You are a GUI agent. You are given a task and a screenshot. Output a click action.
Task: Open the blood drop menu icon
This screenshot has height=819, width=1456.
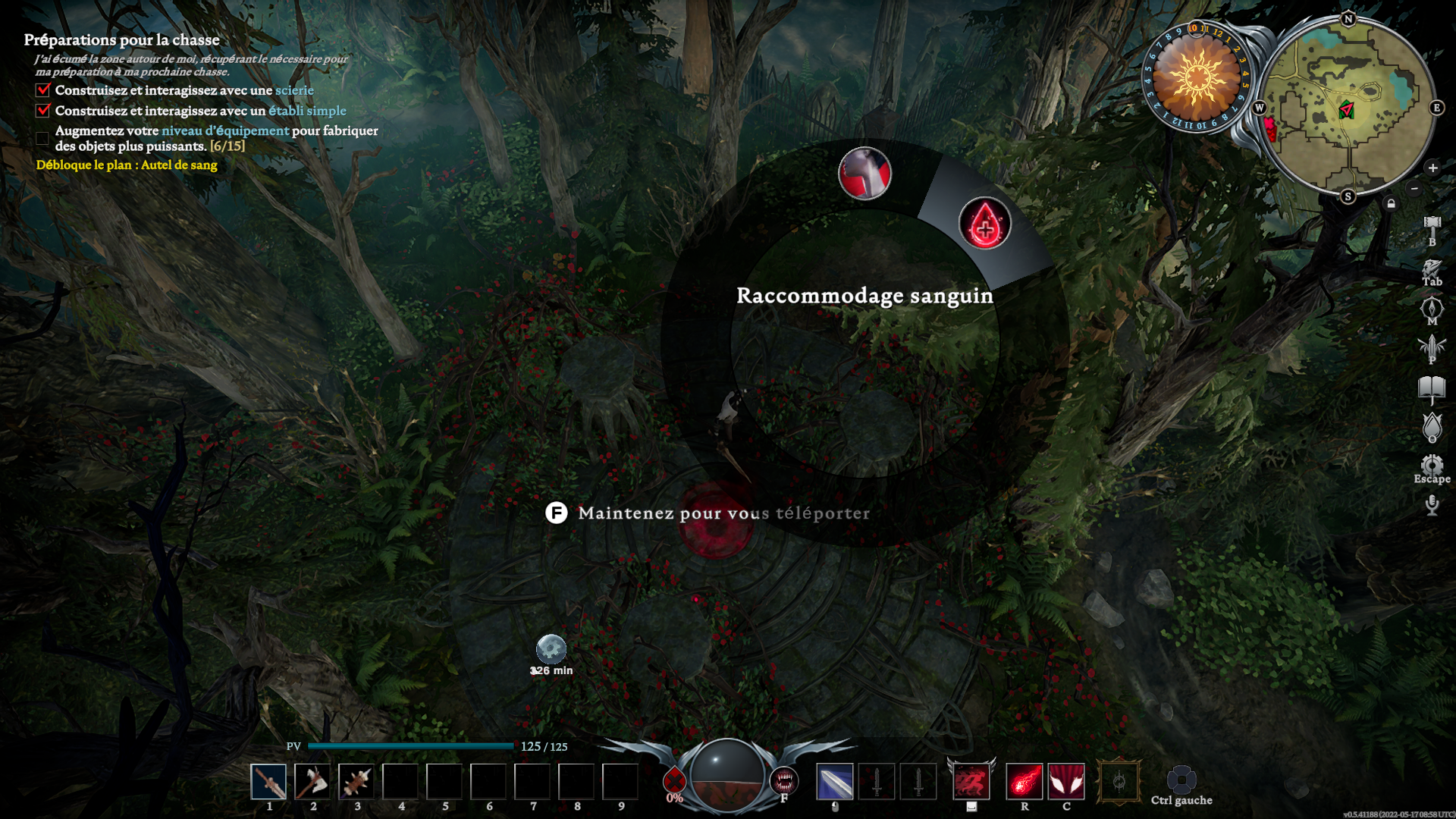(1432, 427)
